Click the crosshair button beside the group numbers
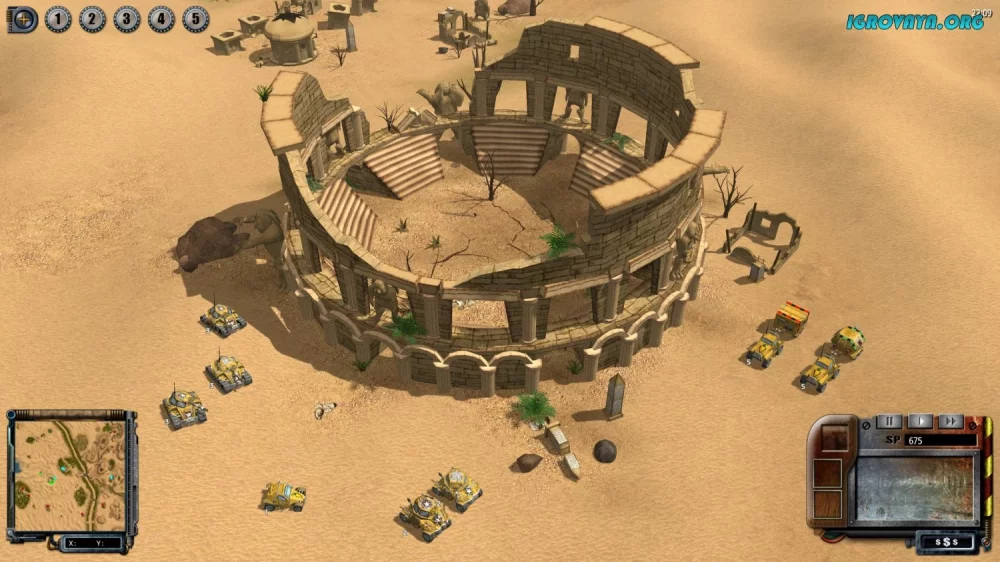Screen dimensions: 1000x562 [x=23, y=19]
